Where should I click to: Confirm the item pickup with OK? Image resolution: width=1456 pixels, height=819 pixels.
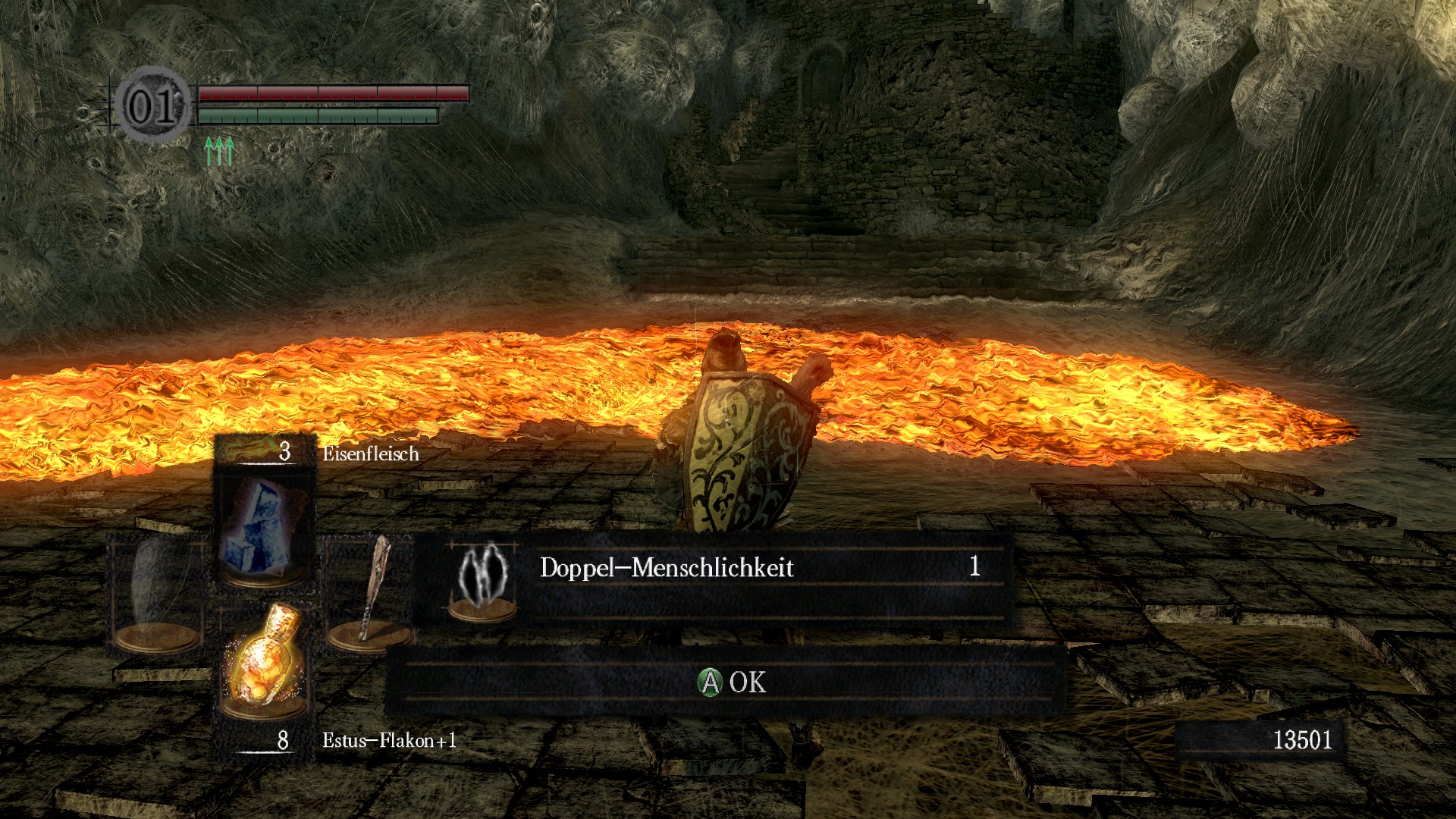click(731, 682)
